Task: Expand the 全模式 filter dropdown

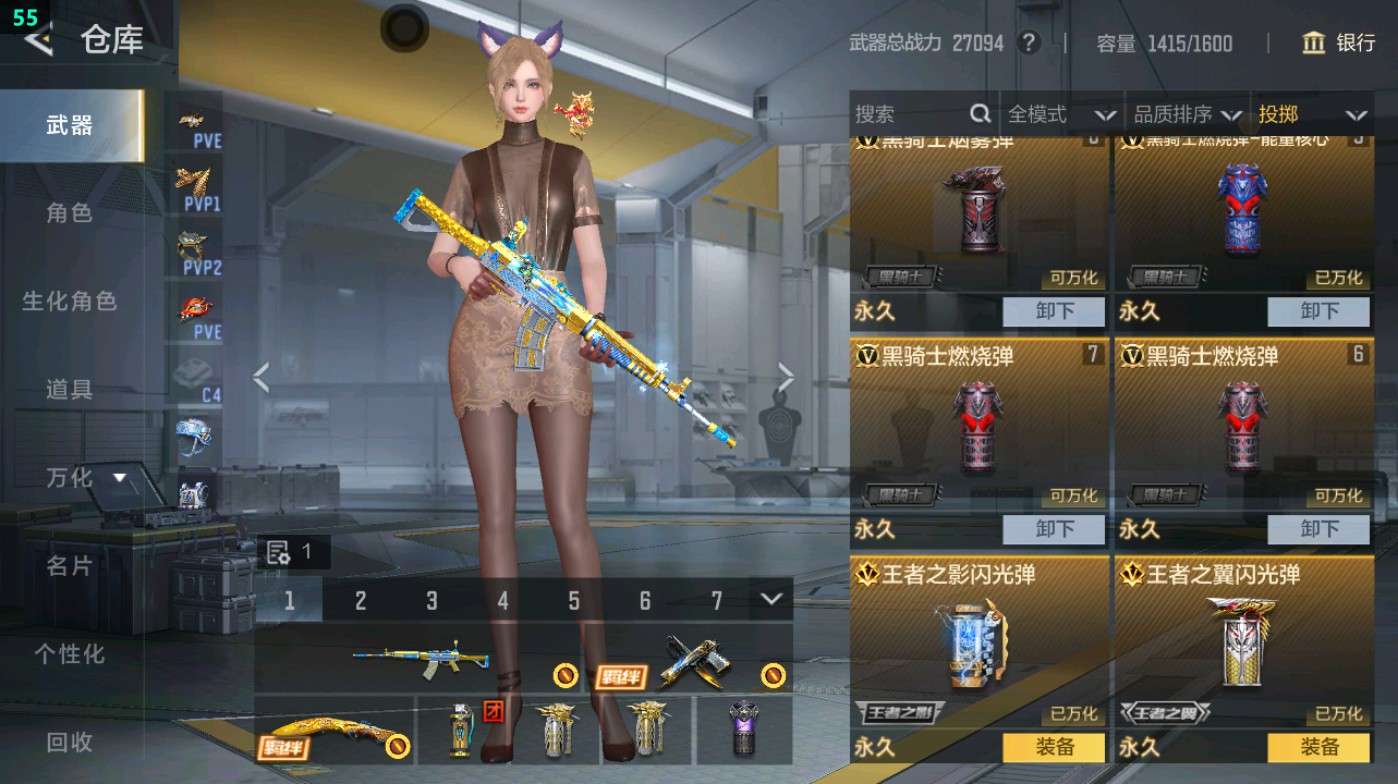Action: pyautogui.click(x=1106, y=115)
